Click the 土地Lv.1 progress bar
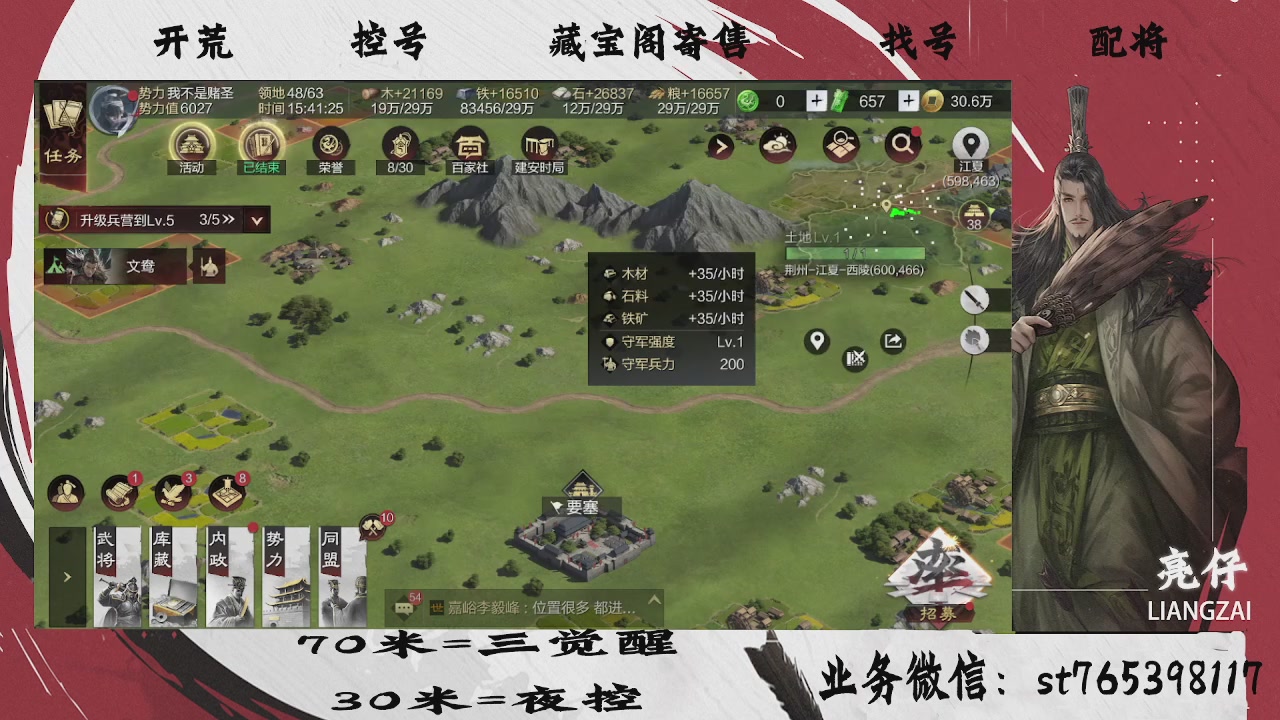1280x720 pixels. tap(855, 253)
